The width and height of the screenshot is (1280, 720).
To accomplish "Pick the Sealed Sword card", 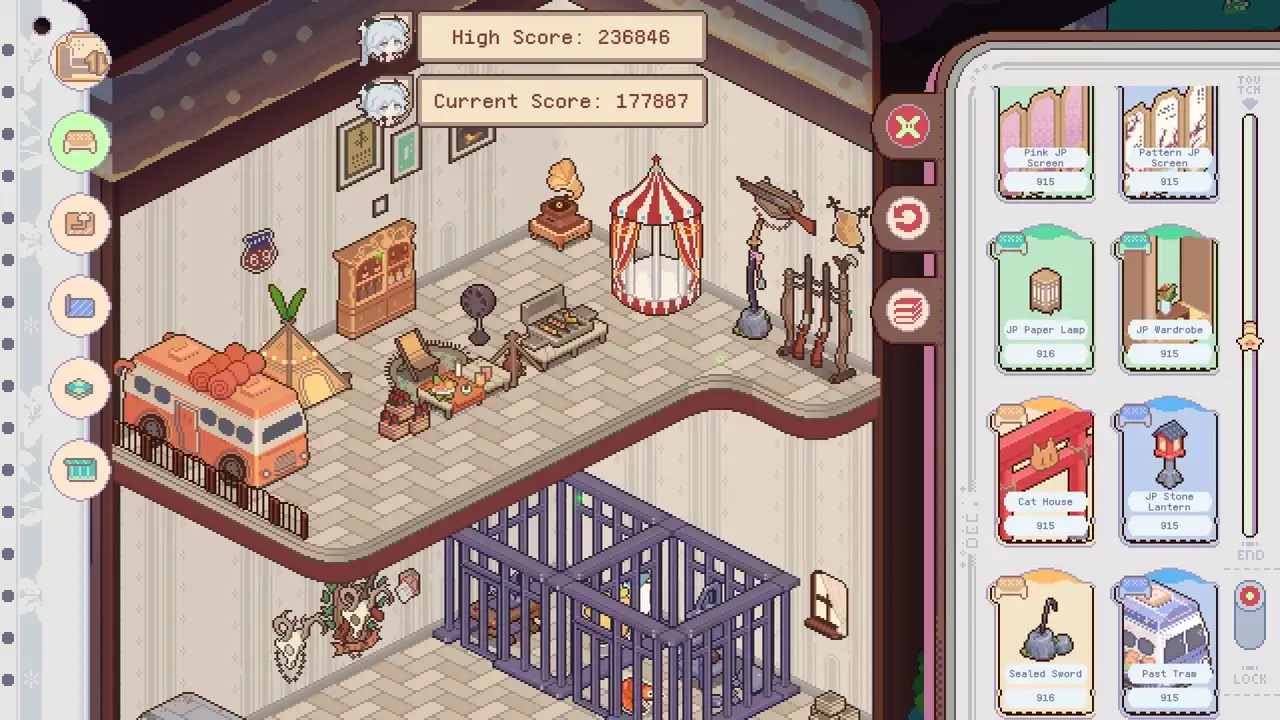I will coord(1045,645).
